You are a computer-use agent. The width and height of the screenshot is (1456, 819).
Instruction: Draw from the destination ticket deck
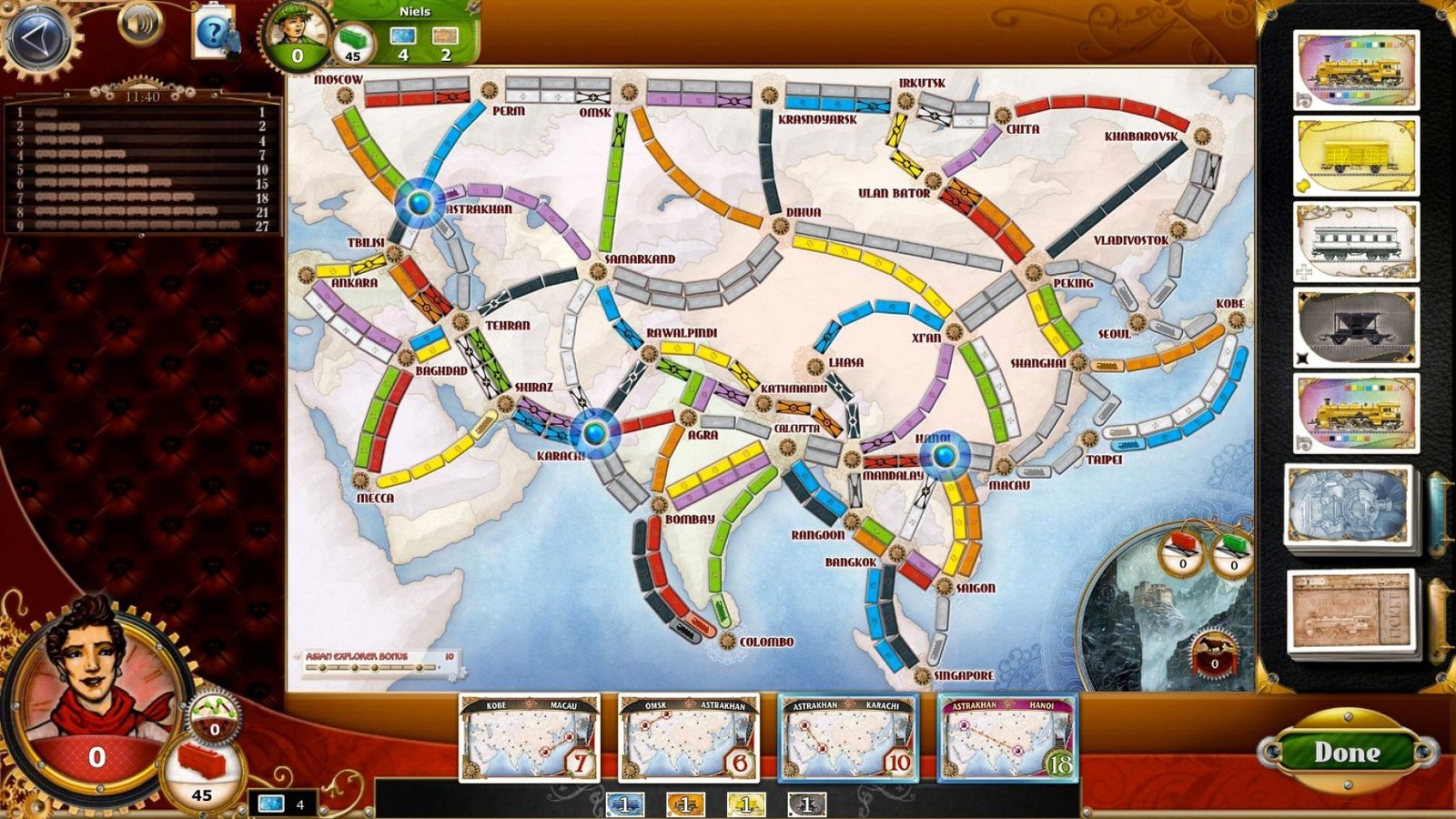(1352, 611)
